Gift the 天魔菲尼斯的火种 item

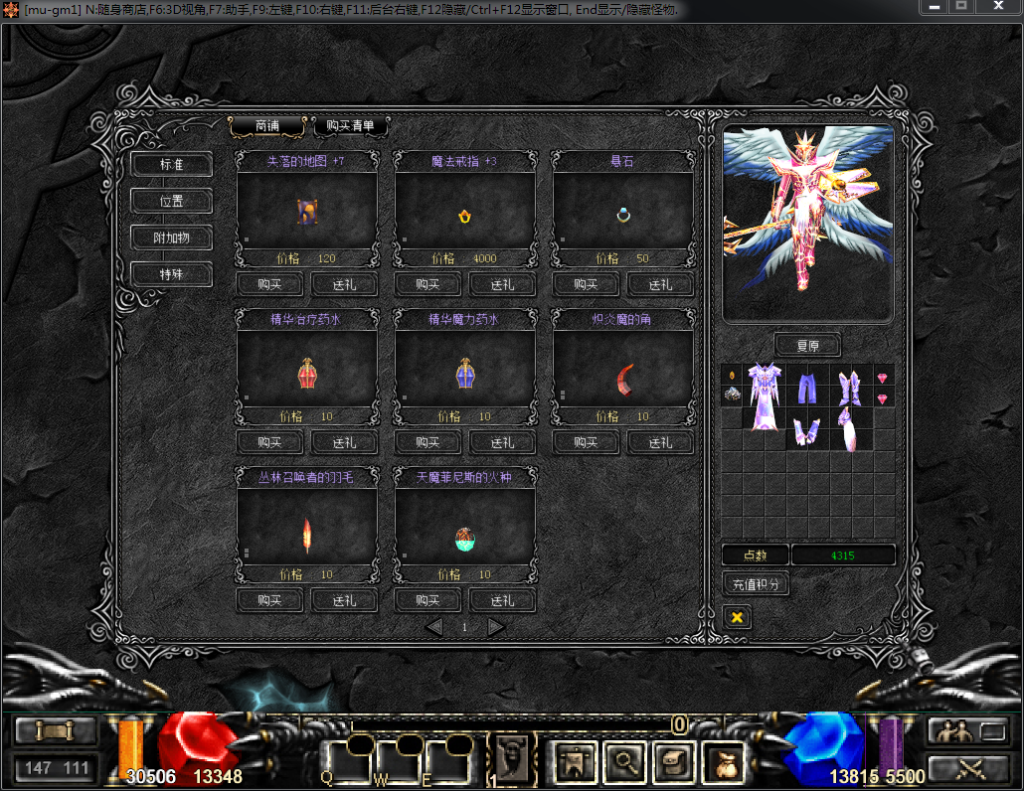[x=502, y=600]
